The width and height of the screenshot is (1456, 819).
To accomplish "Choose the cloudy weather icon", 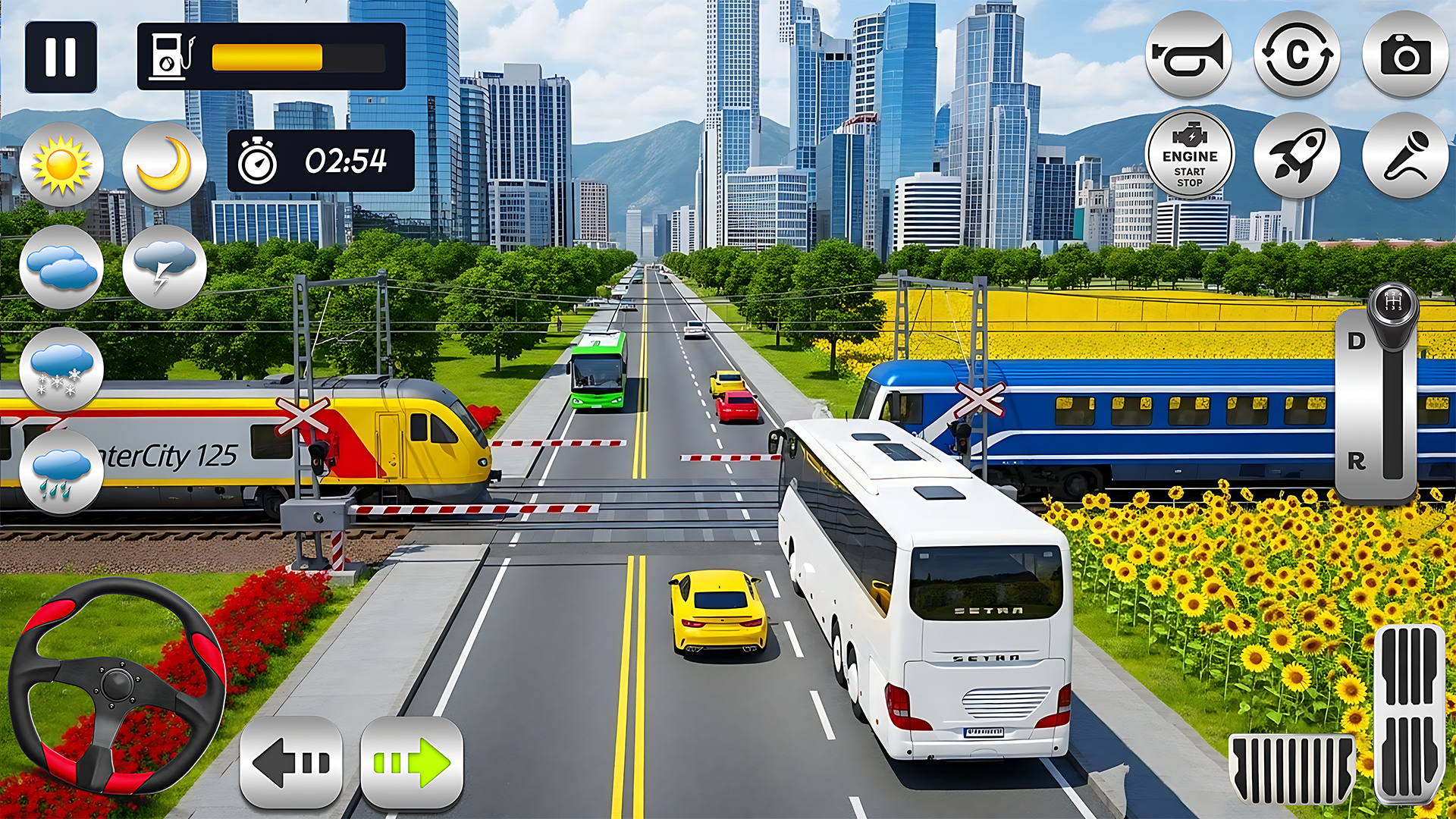I will (x=61, y=268).
